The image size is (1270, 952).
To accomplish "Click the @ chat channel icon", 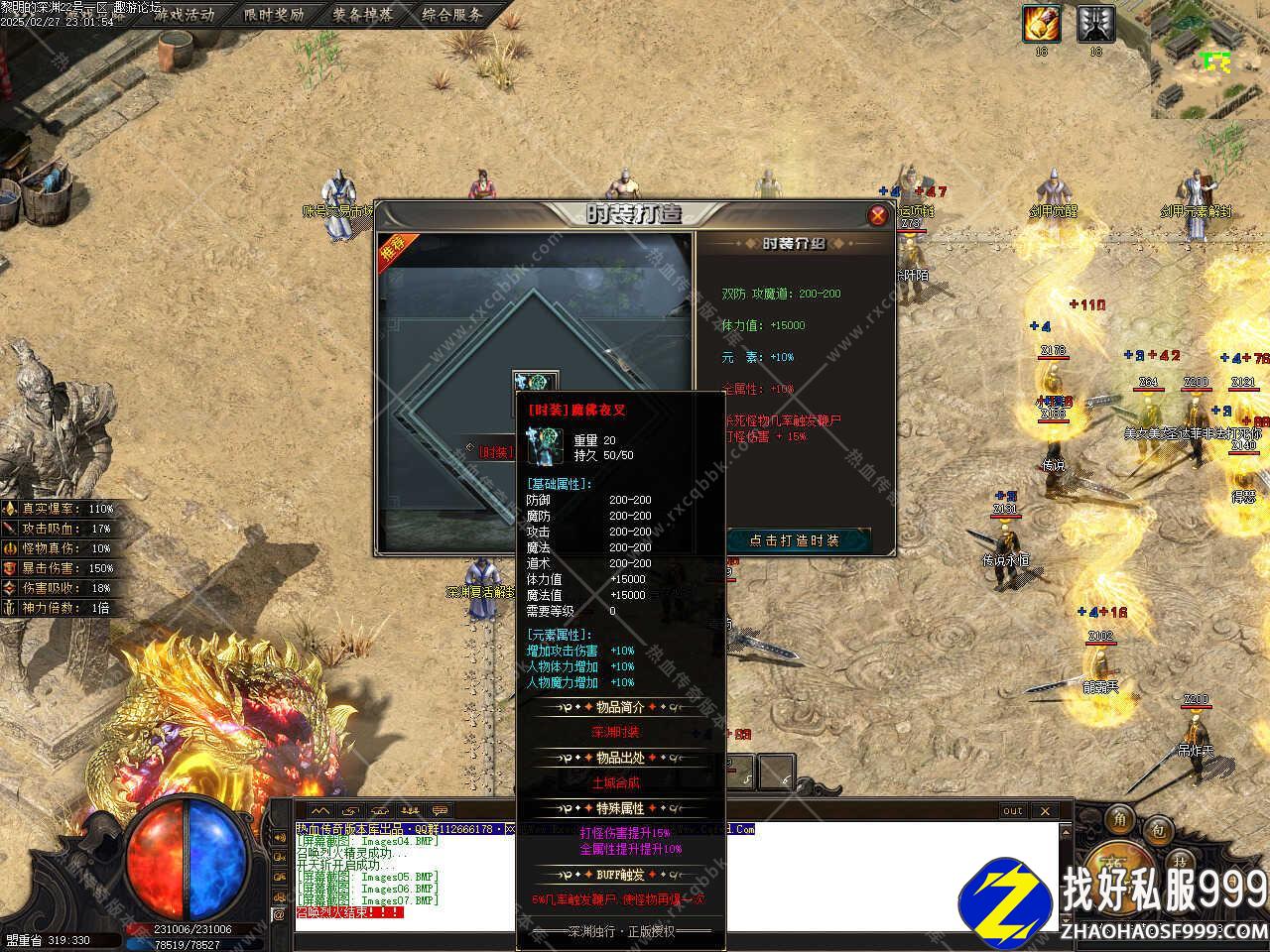I will [x=279, y=915].
